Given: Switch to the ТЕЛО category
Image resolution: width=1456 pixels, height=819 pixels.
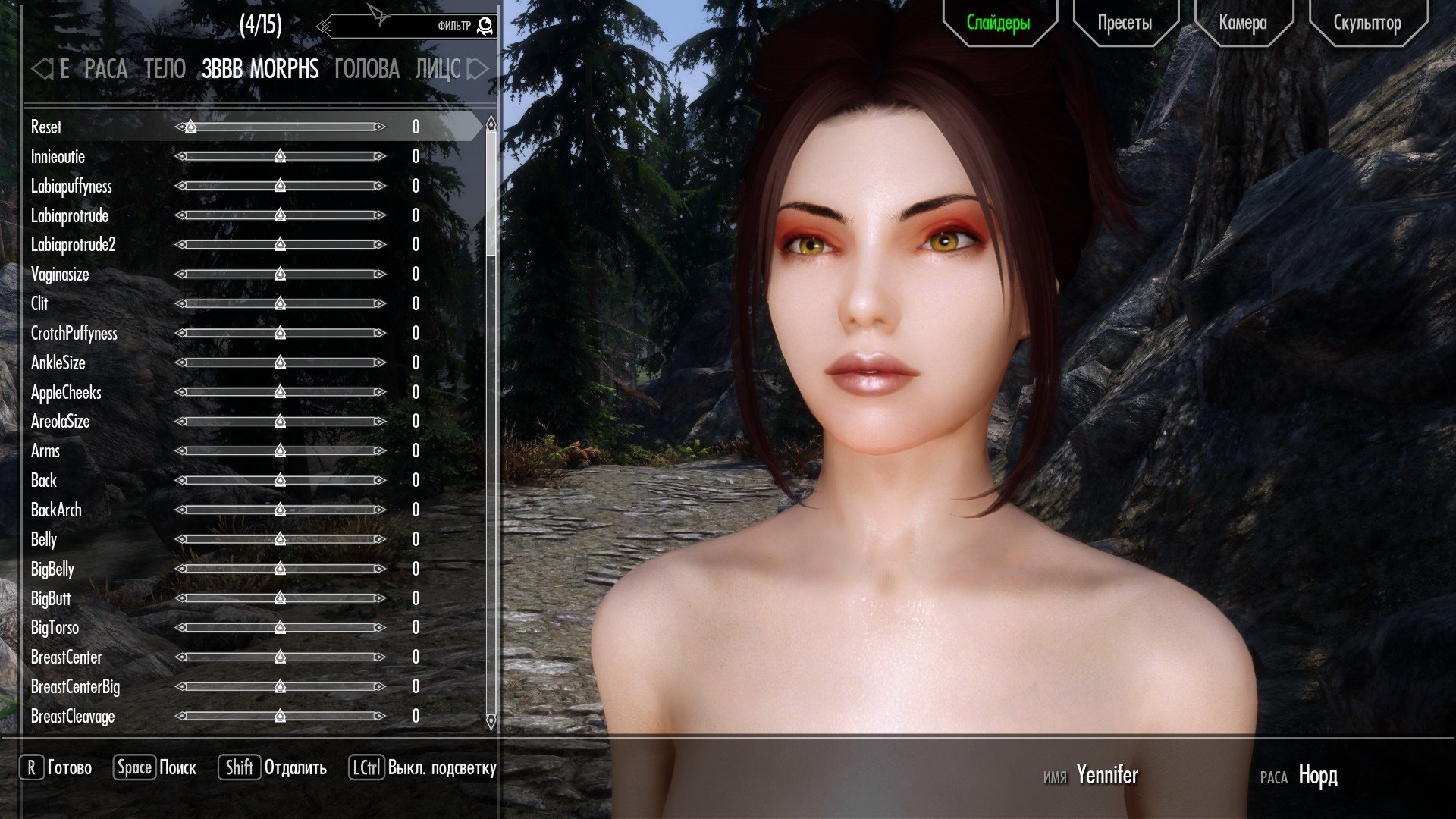Looking at the screenshot, I should (165, 69).
